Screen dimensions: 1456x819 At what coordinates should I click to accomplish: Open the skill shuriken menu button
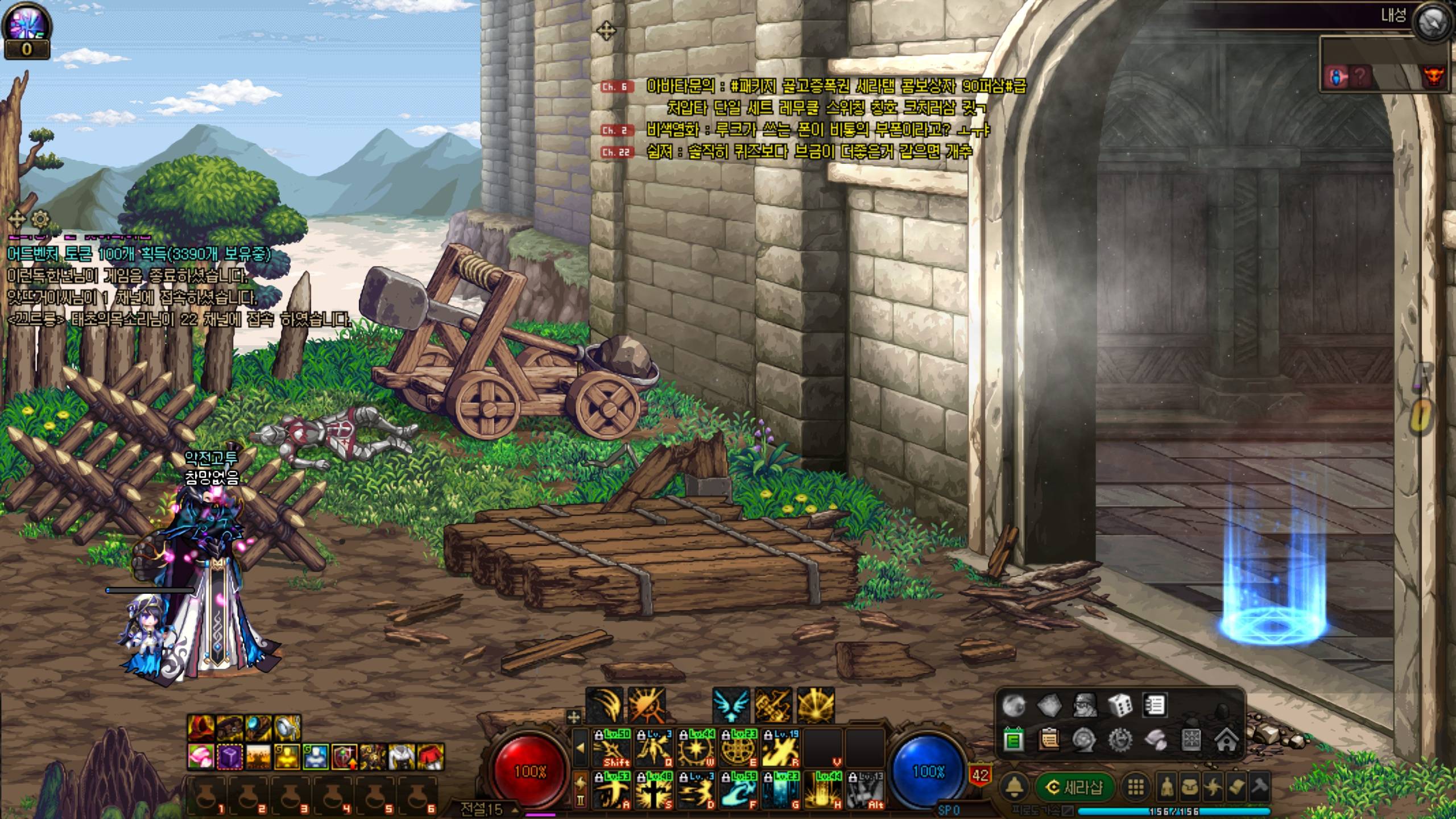click(1213, 787)
